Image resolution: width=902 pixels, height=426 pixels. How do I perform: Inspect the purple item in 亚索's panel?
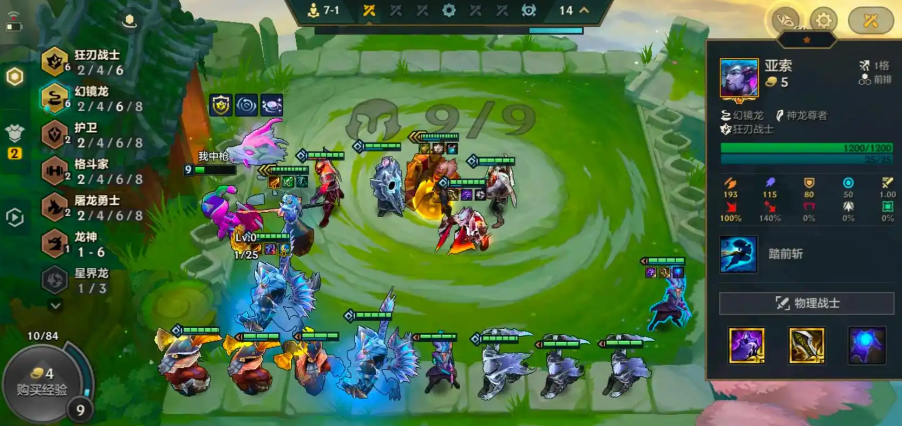[747, 346]
